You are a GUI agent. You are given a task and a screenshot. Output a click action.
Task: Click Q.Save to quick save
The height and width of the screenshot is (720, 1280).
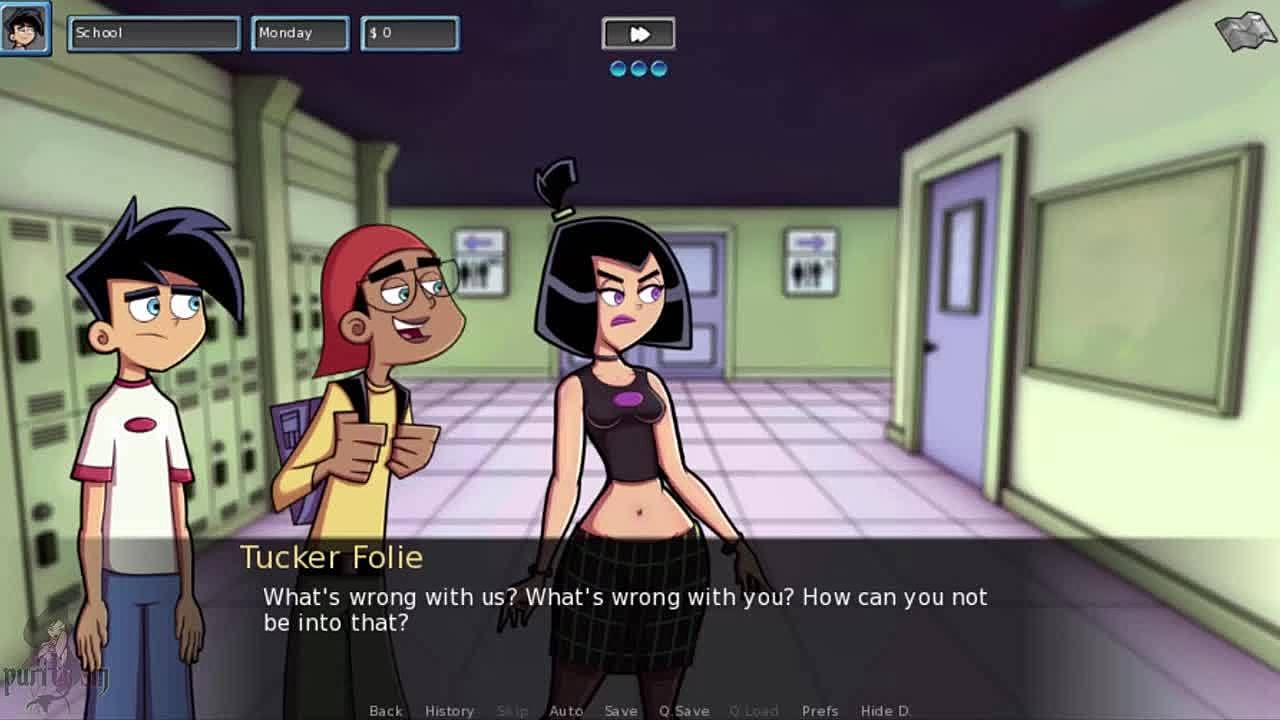click(684, 711)
